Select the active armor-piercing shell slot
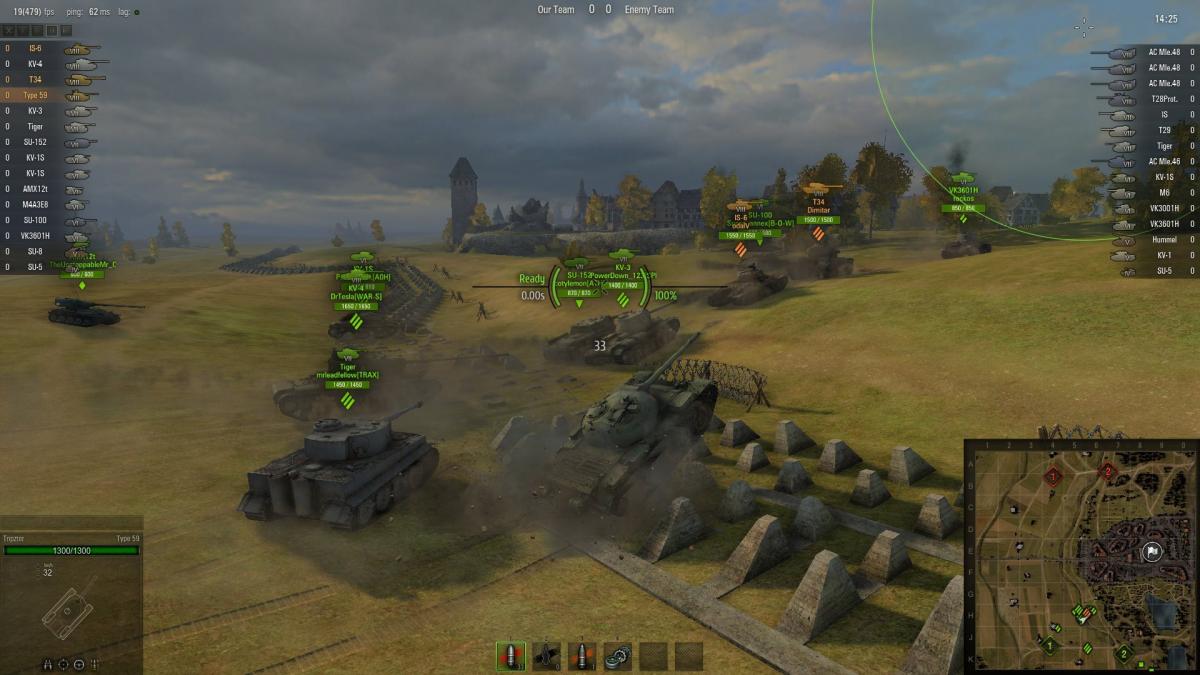1200x675 pixels. tap(511, 656)
